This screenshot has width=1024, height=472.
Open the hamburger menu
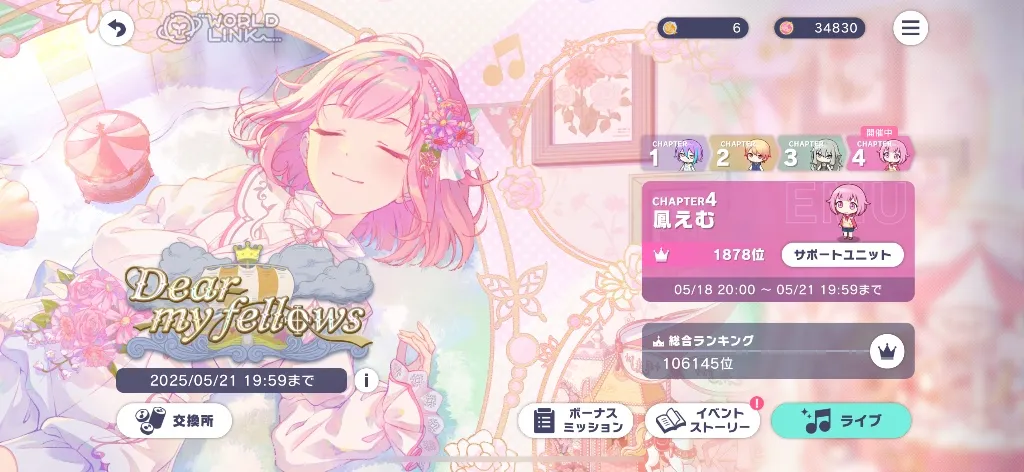click(x=910, y=28)
